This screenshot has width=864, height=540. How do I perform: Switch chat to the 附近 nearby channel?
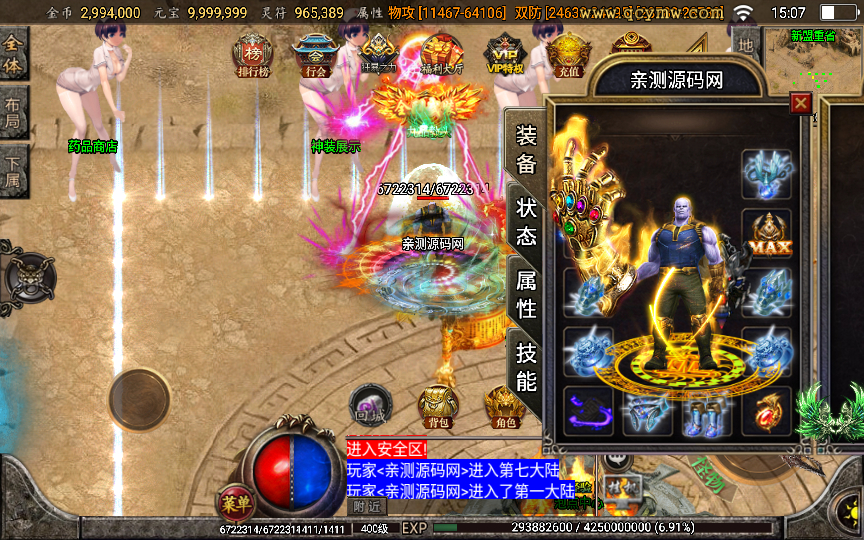[369, 506]
